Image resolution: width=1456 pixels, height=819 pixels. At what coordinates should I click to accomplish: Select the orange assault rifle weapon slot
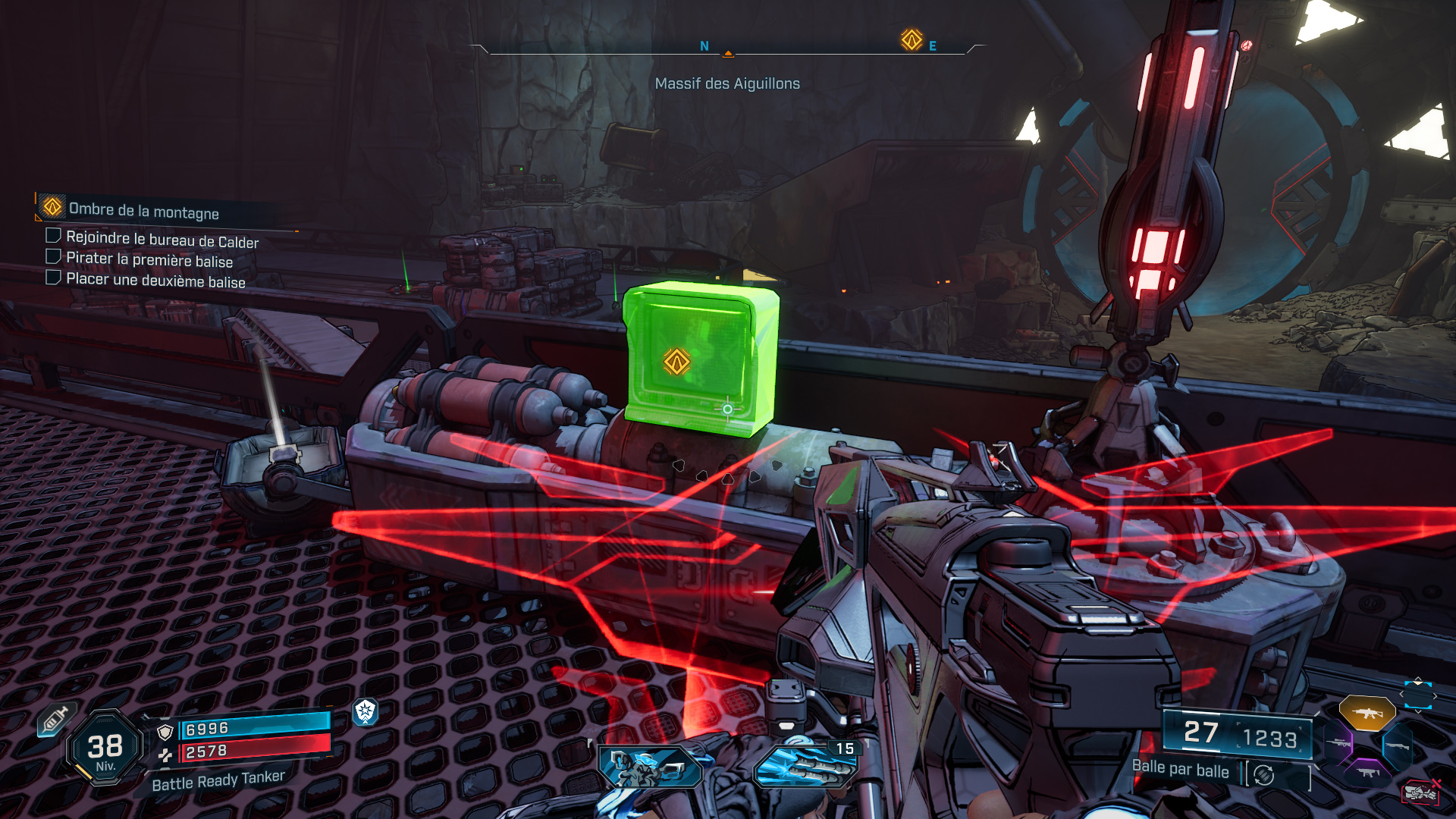click(1367, 713)
